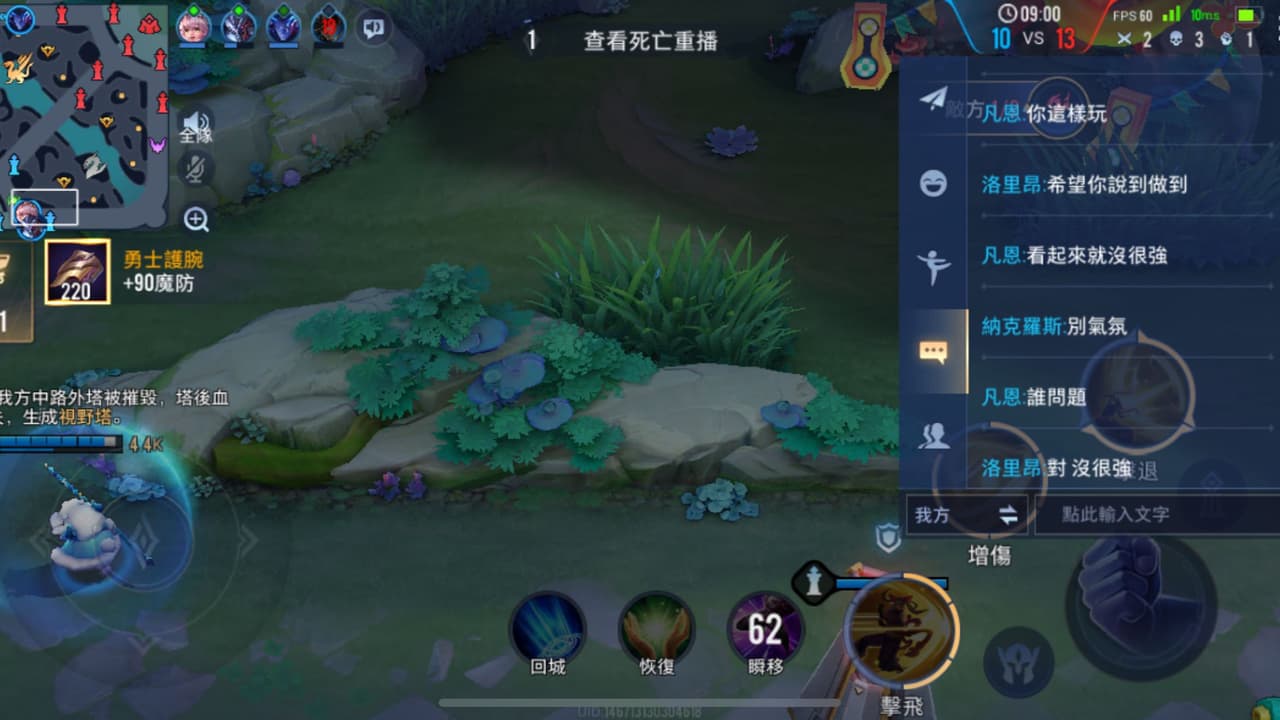
Task: Tap the 回城 recall spell icon
Action: pyautogui.click(x=547, y=625)
